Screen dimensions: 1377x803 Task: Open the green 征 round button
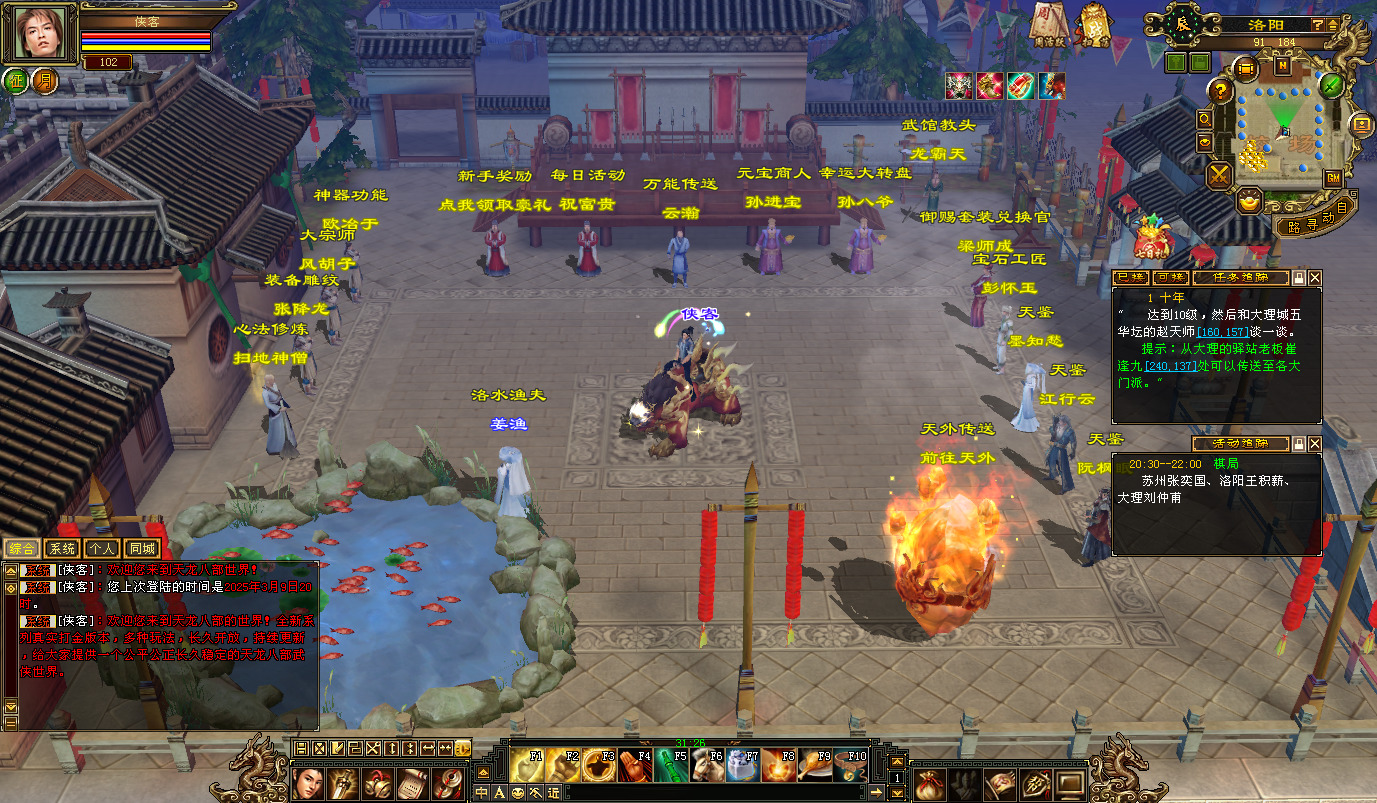click(x=16, y=81)
